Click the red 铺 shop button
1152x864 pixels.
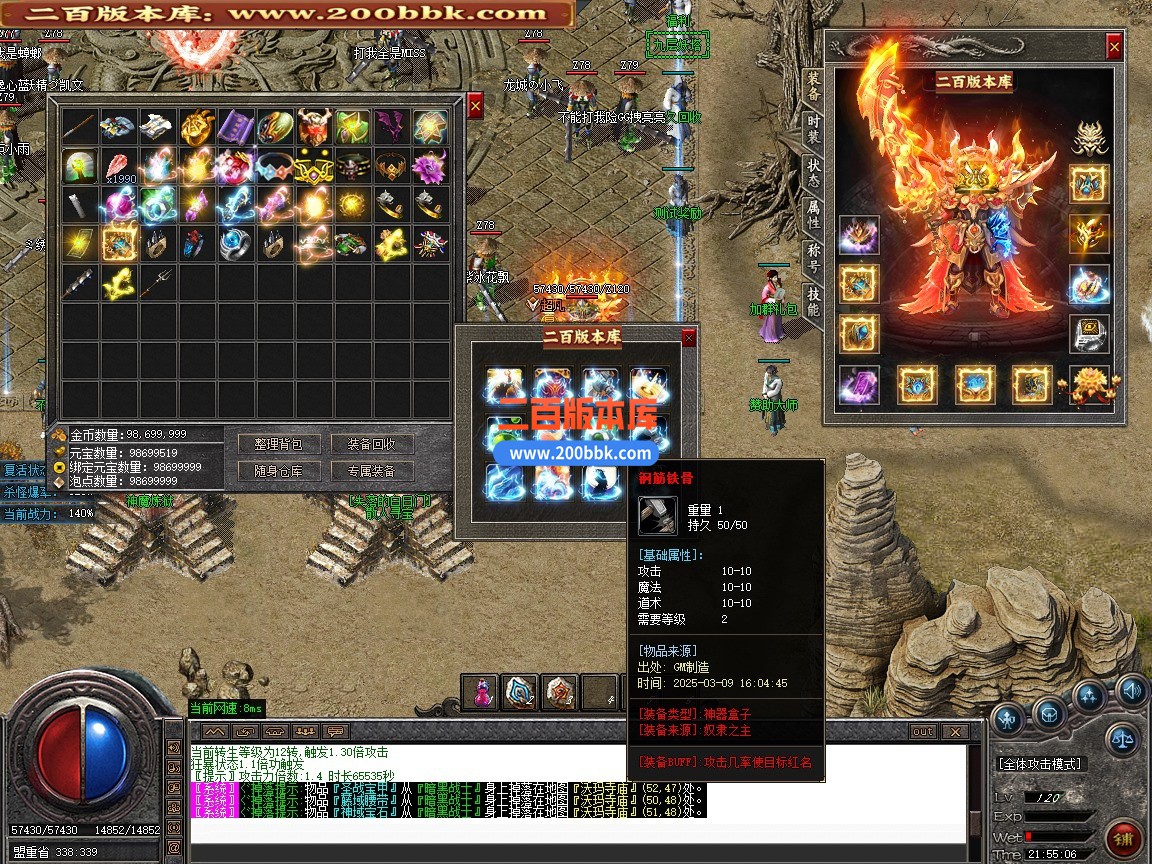point(1124,838)
